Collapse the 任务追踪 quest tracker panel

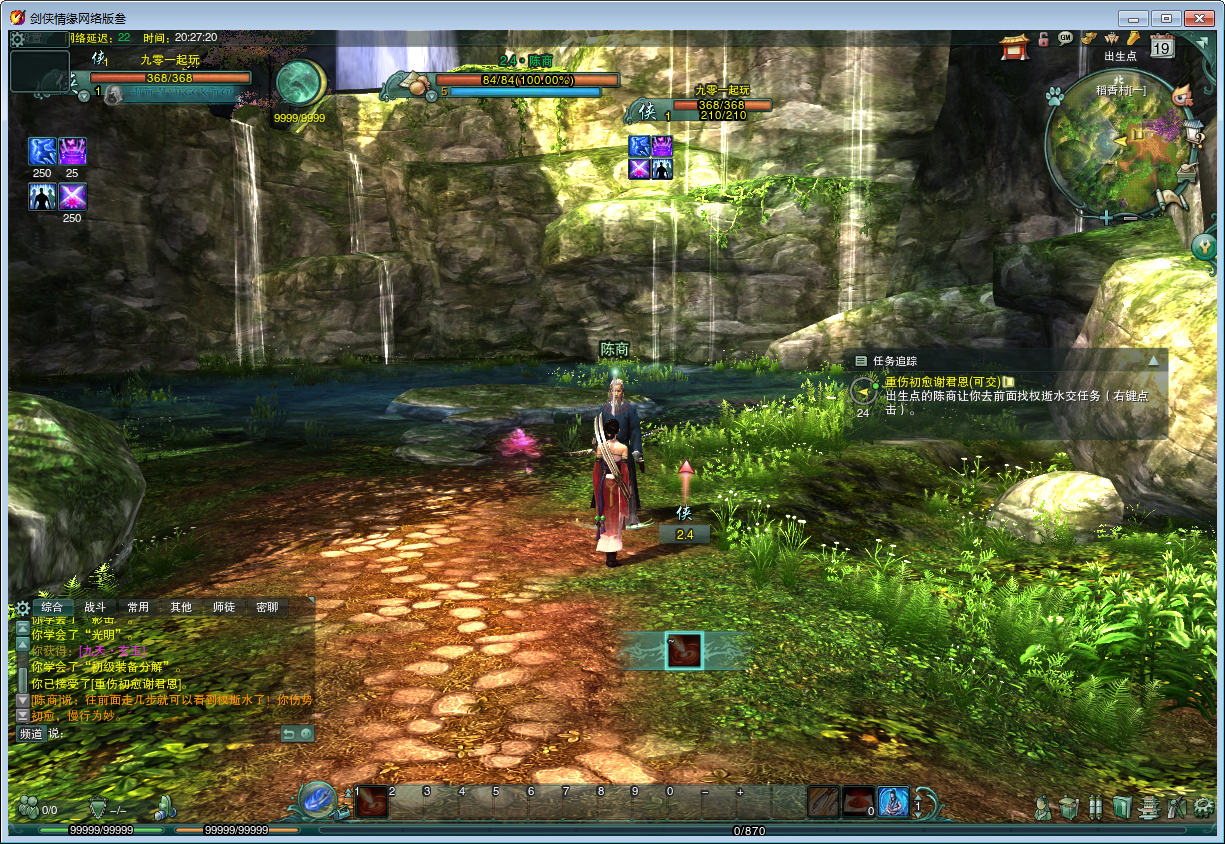(1153, 360)
